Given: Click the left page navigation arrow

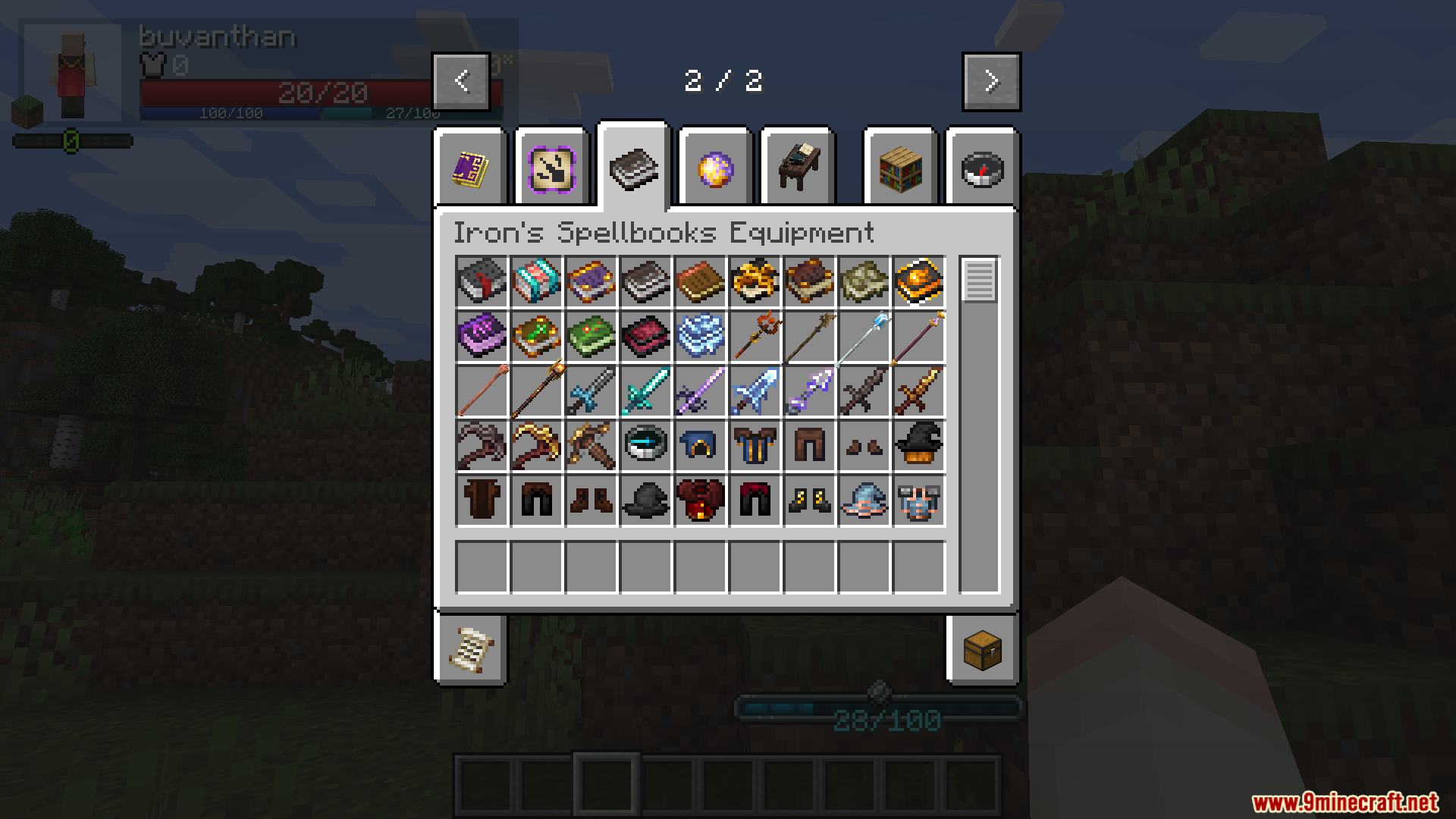Looking at the screenshot, I should click(461, 80).
